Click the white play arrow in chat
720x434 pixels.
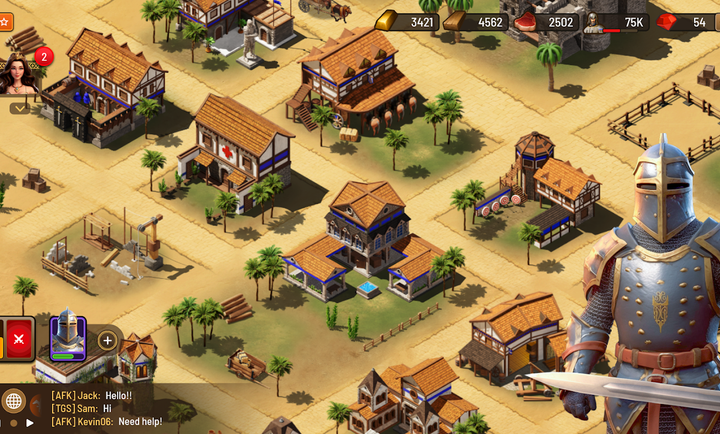[29, 422]
